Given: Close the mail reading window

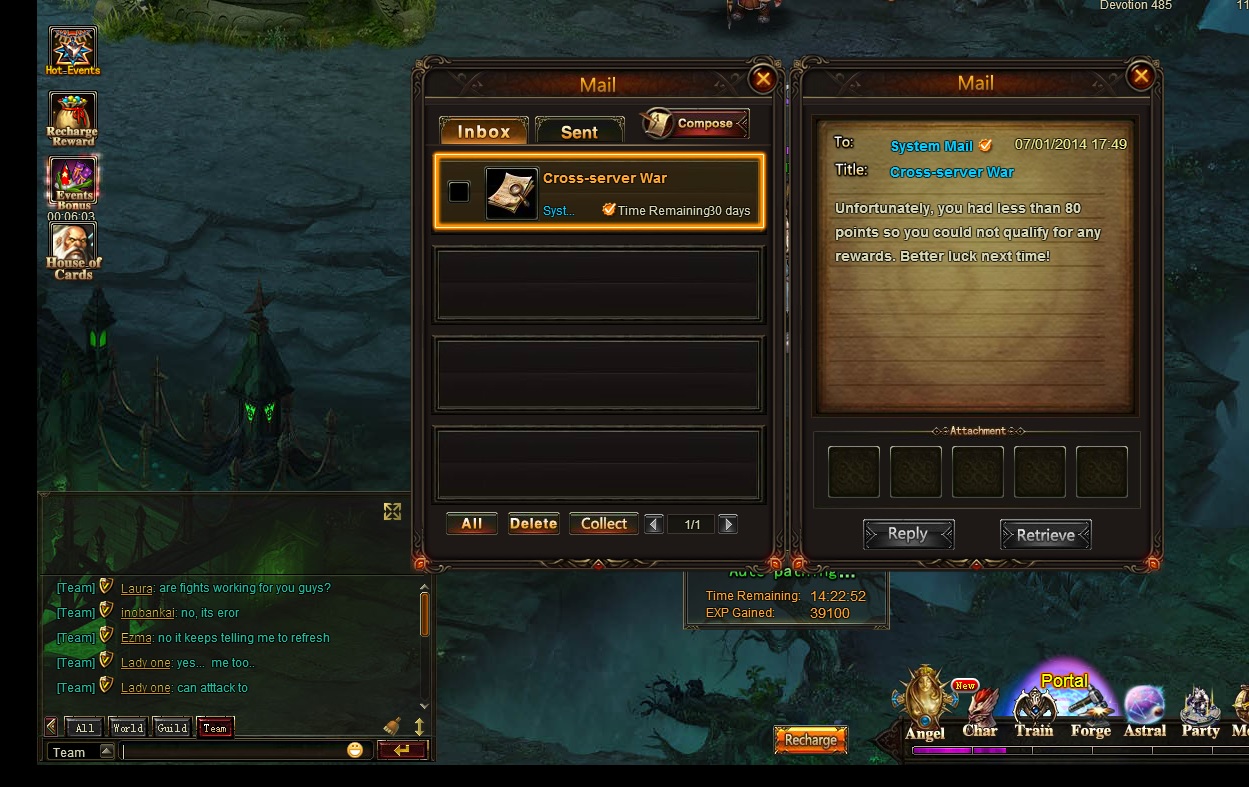Looking at the screenshot, I should click(1140, 76).
